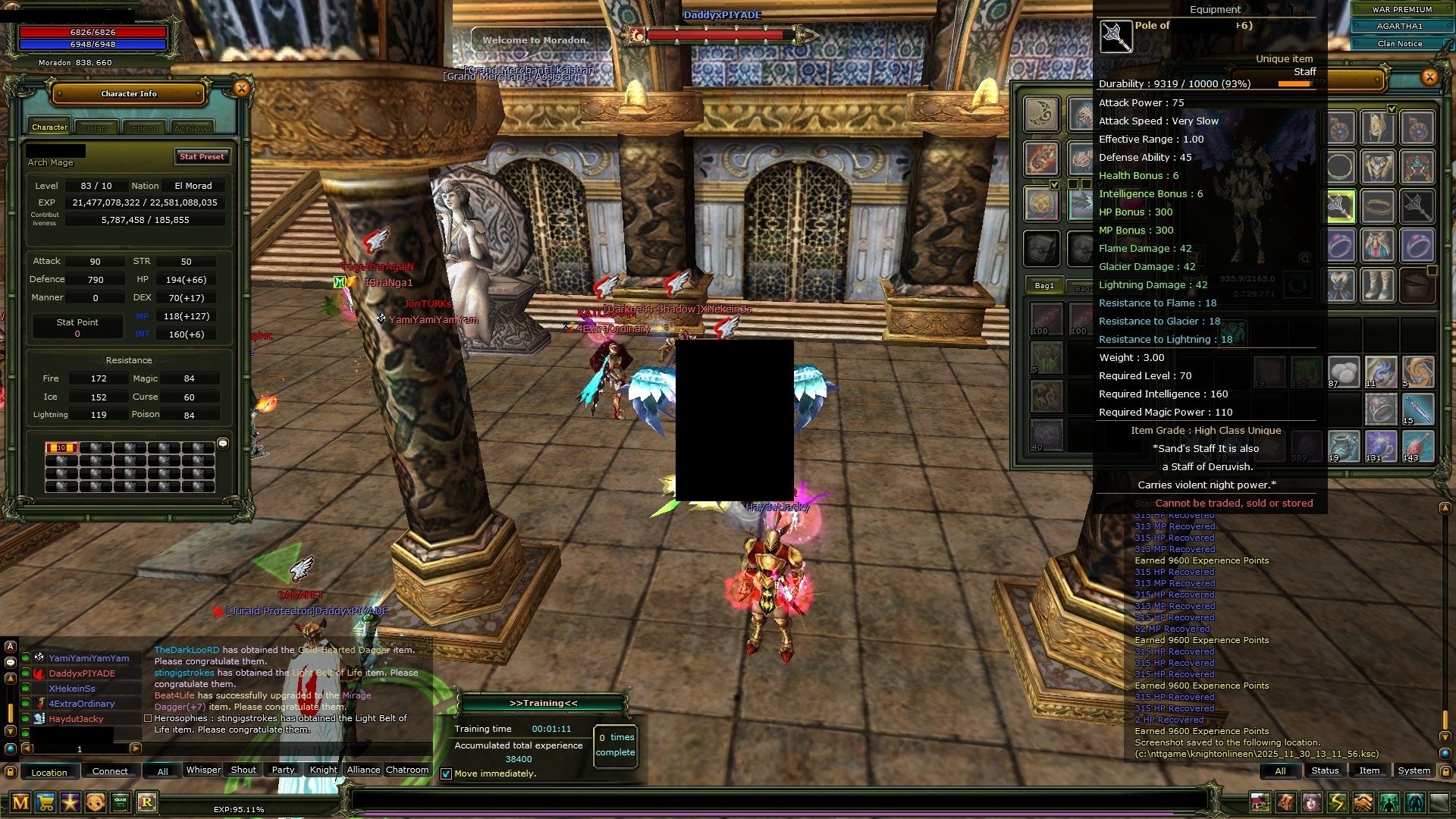
Task: Open the item shop cart icon
Action: click(45, 802)
